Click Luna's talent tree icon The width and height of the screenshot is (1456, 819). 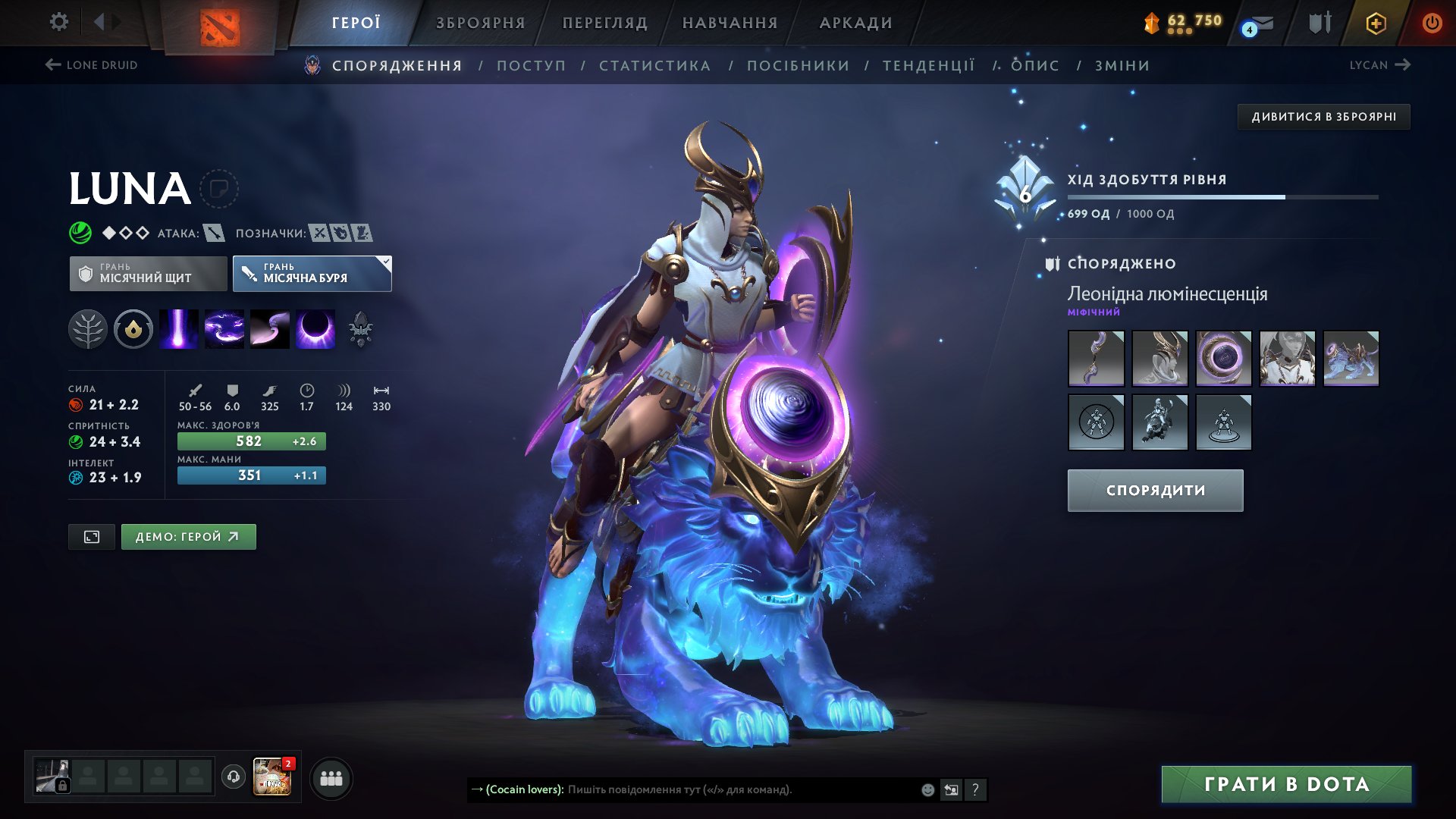tap(89, 328)
